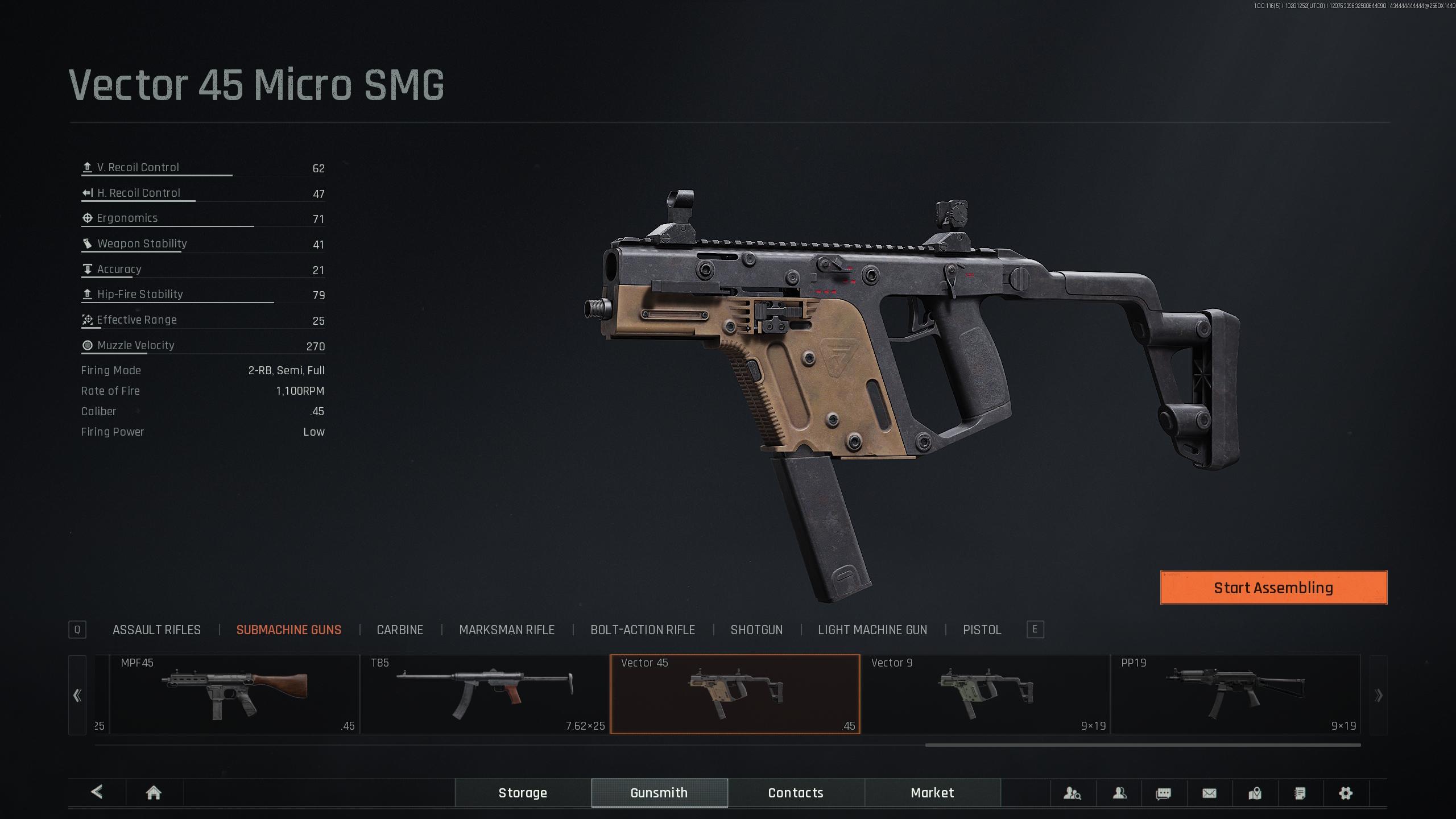Open settings via the gear icon
The width and height of the screenshot is (1456, 819).
(1345, 793)
